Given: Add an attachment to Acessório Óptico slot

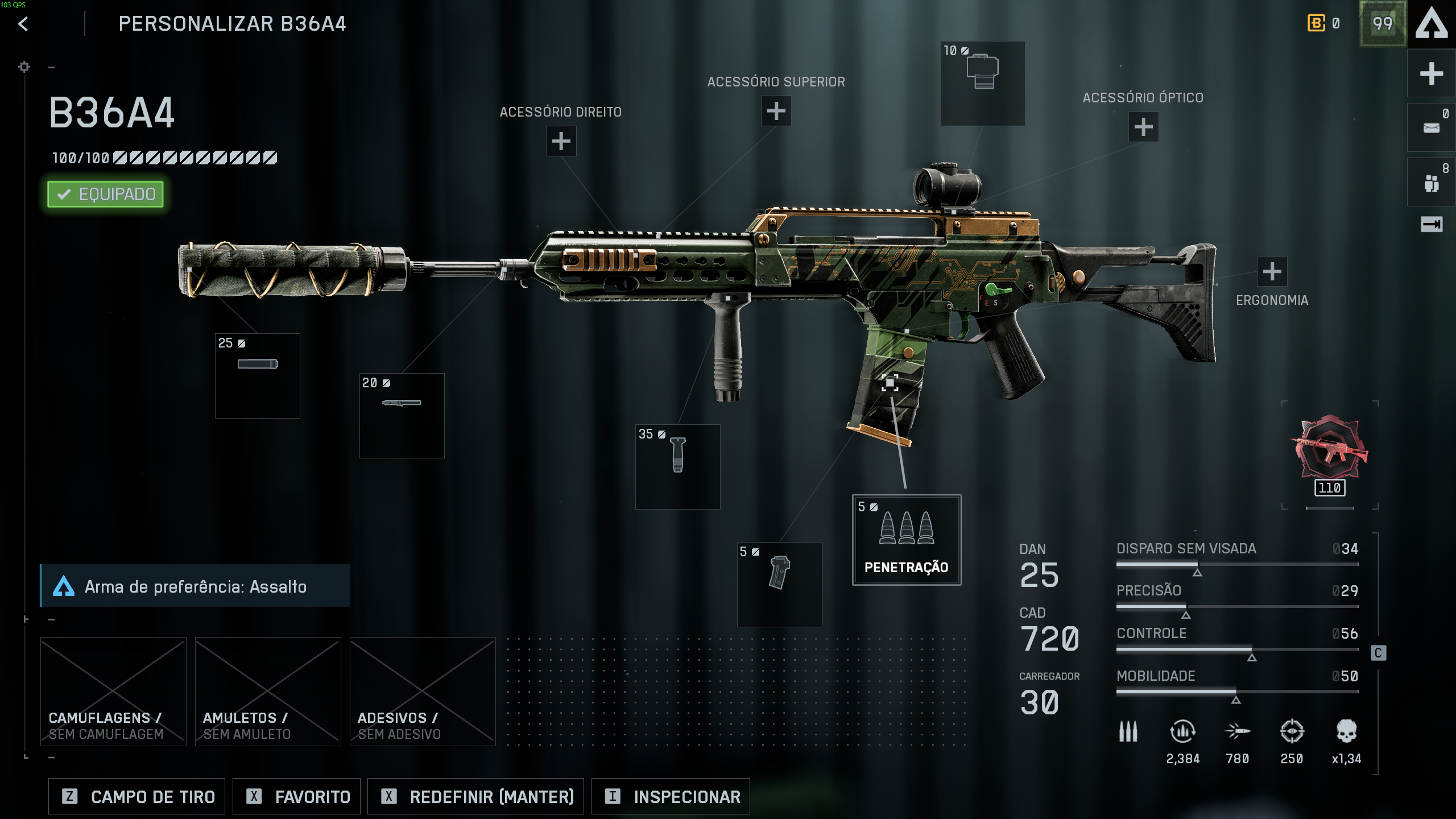Looking at the screenshot, I should pos(1143,127).
